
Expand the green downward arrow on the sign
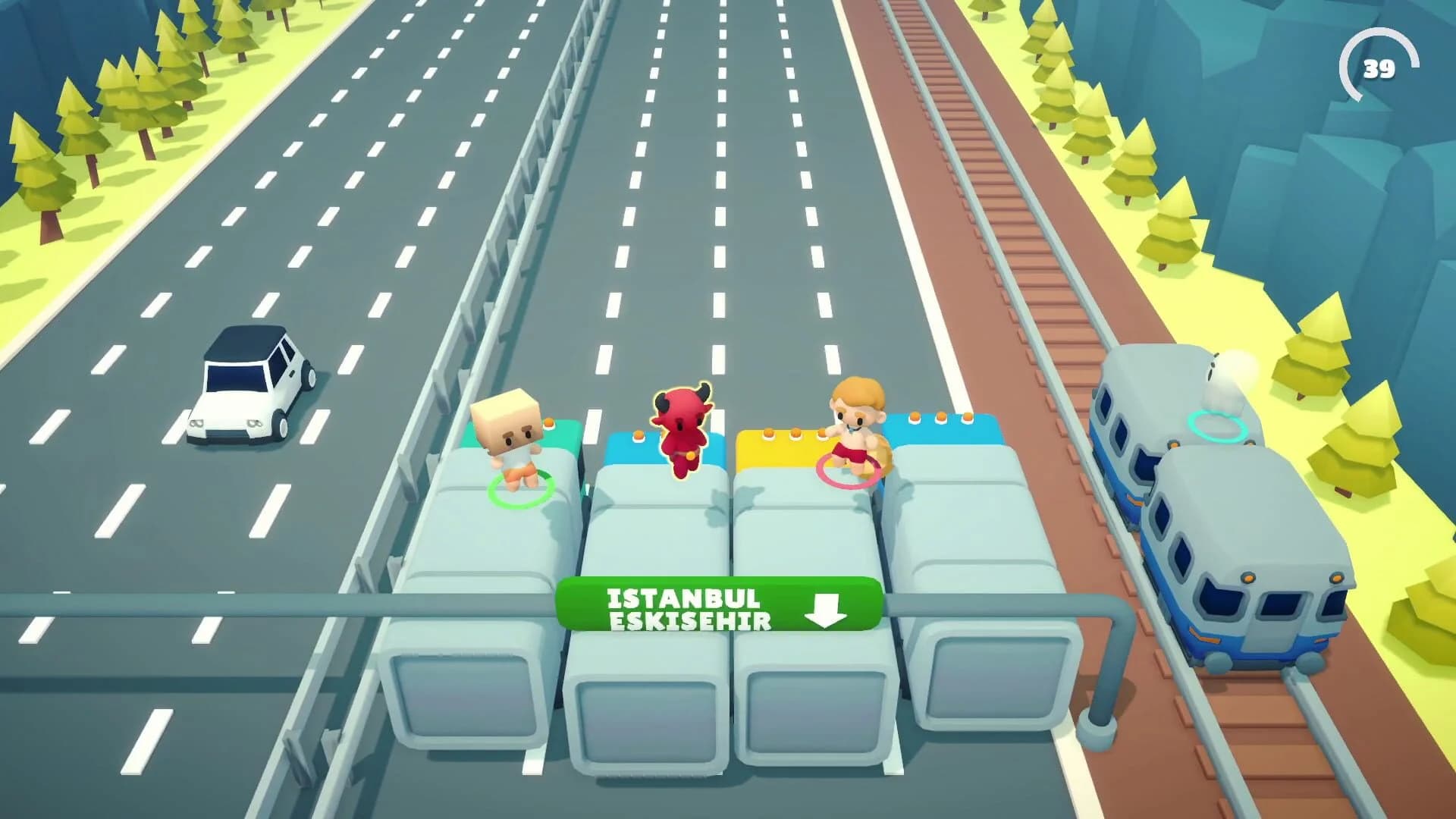click(825, 610)
